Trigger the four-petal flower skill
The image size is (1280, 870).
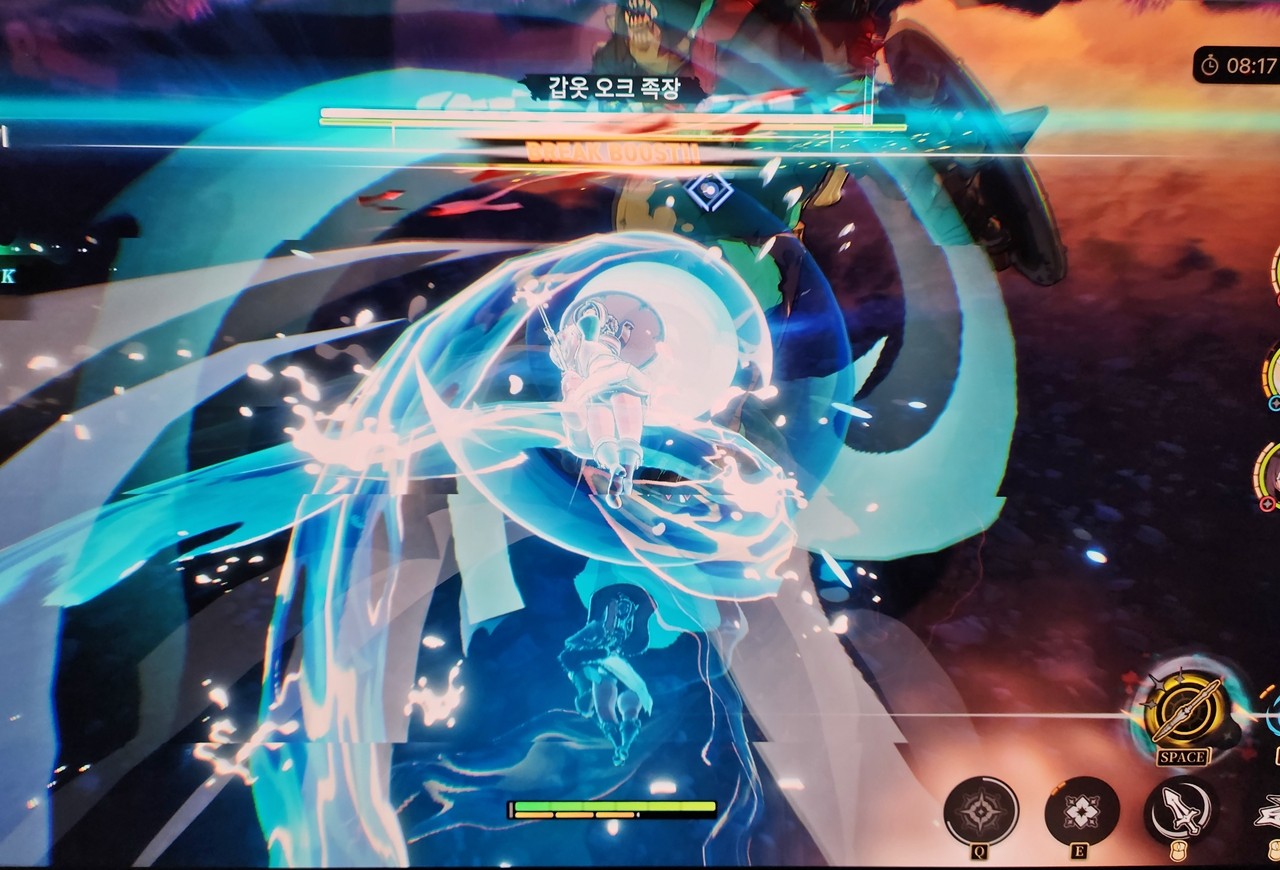[x=1081, y=810]
